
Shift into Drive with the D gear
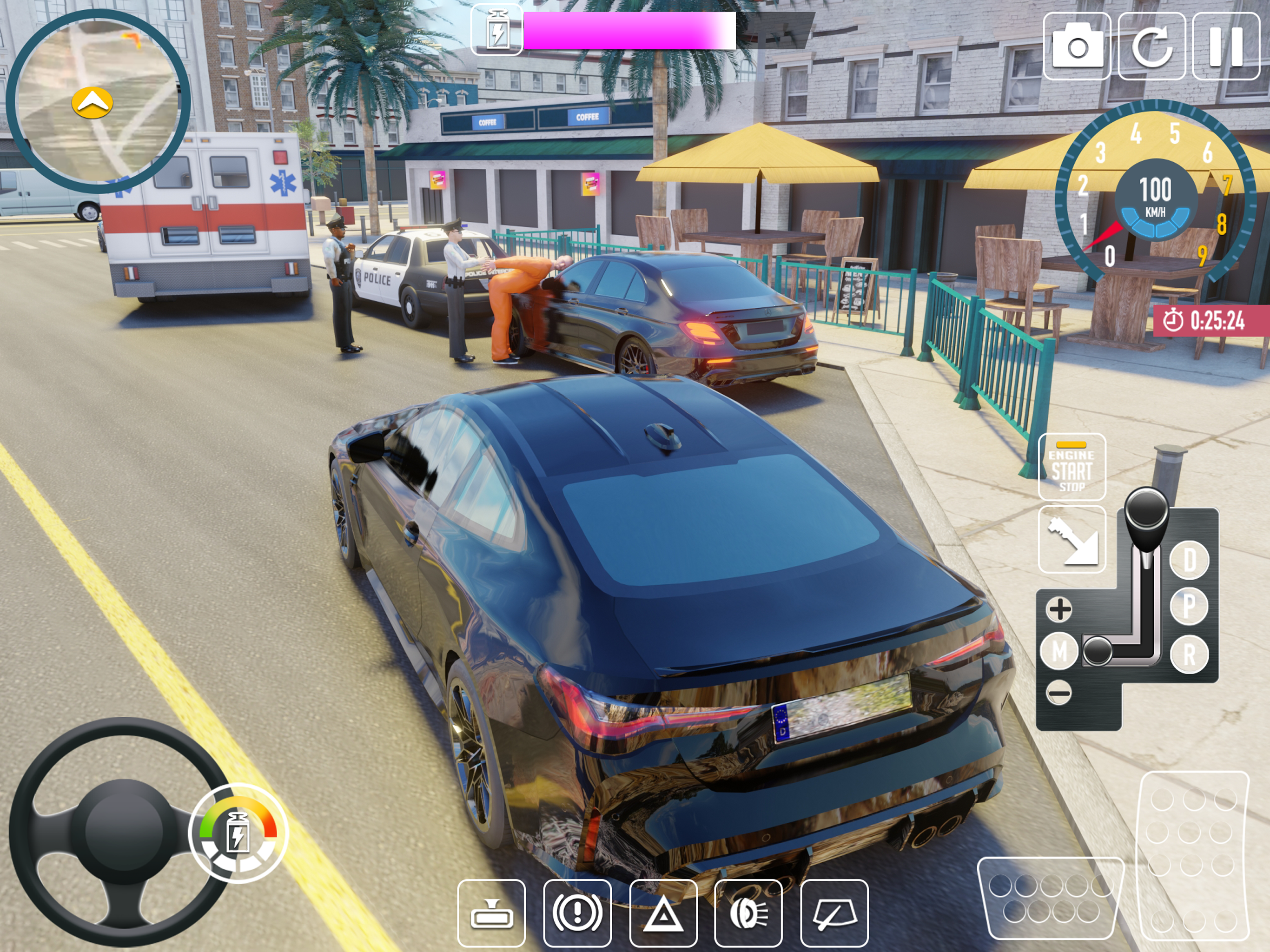1189,560
